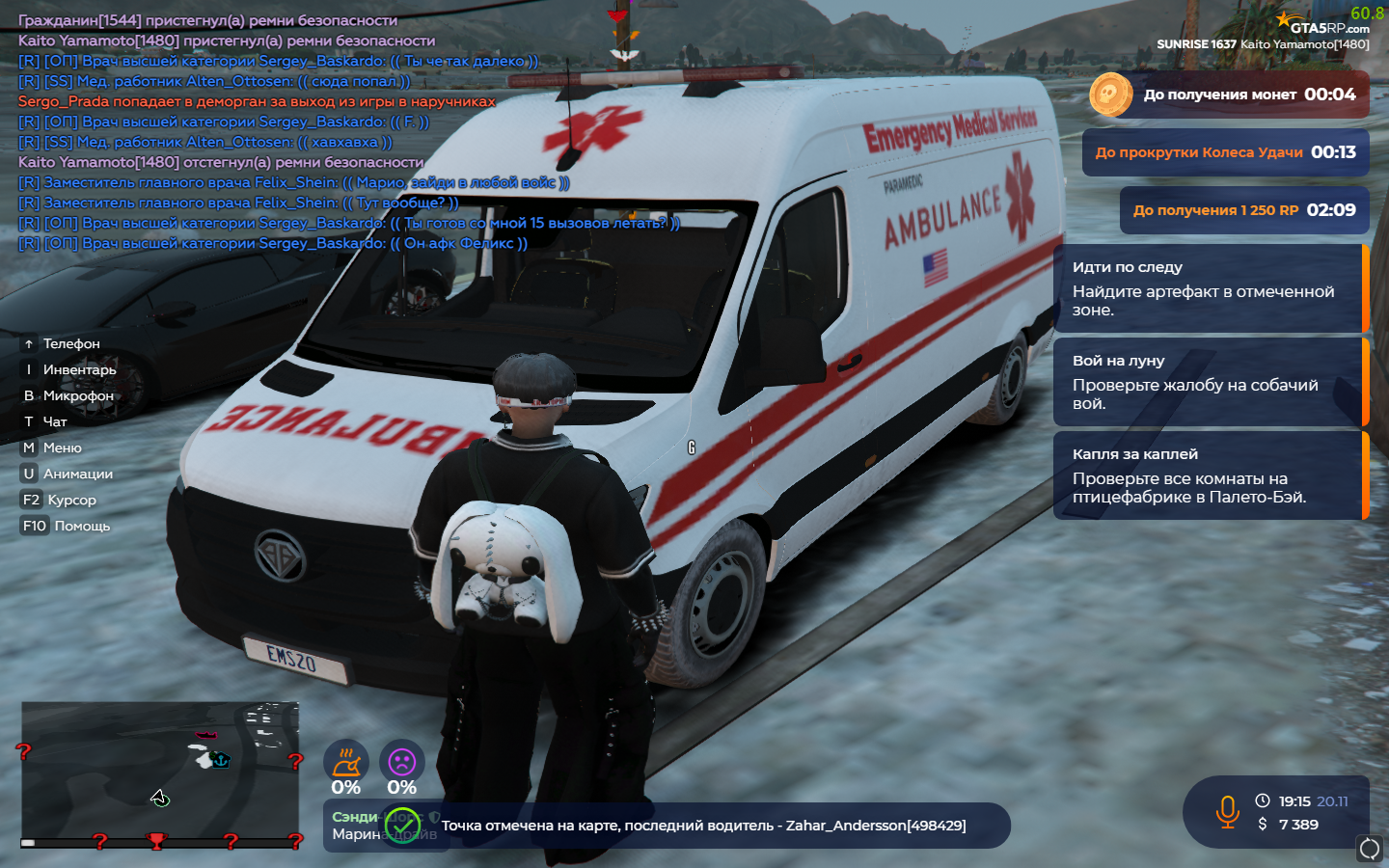The width and height of the screenshot is (1389, 868).
Task: Click the gold coin reward icon
Action: tap(1110, 95)
